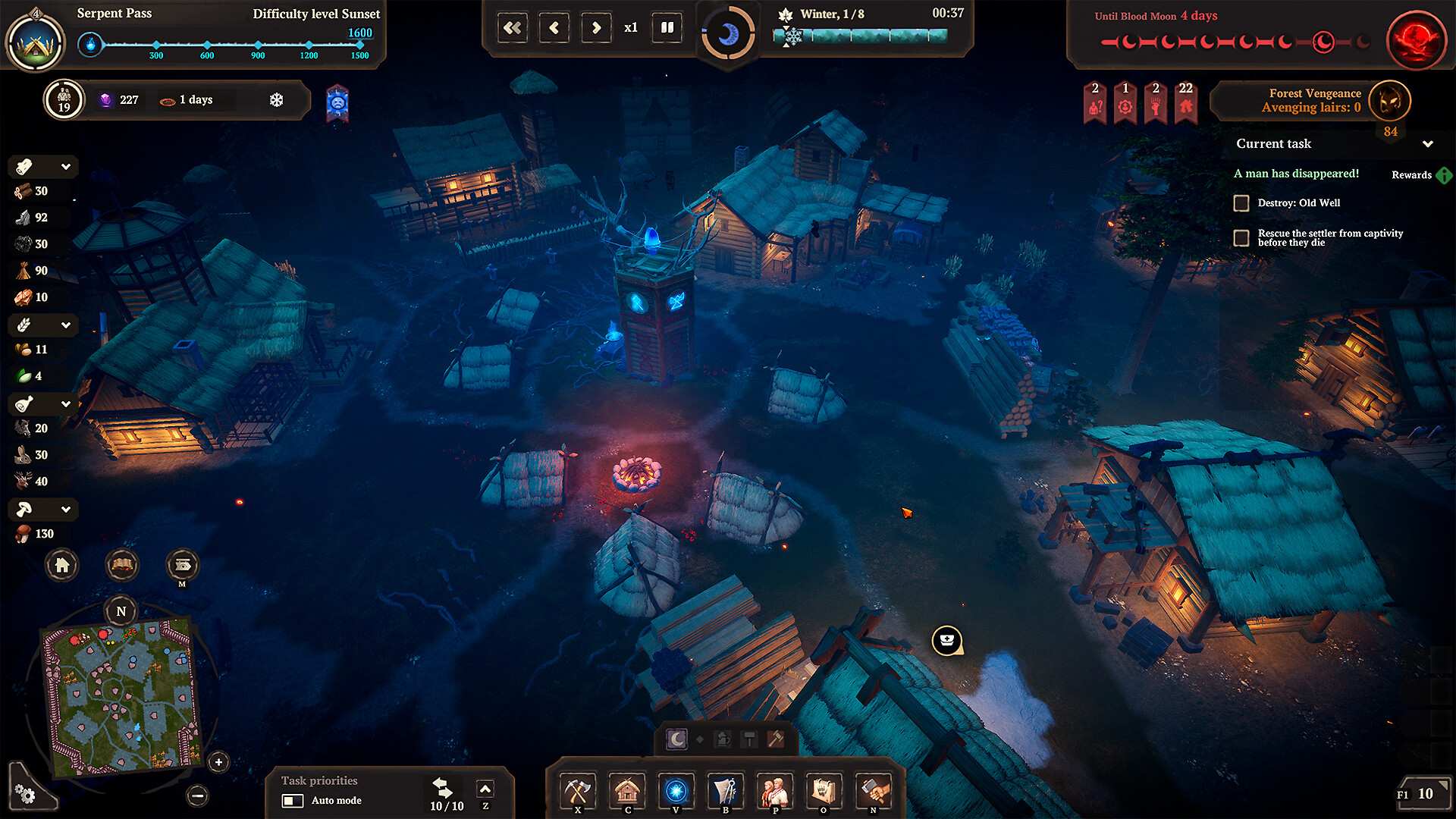The height and width of the screenshot is (819, 1456).
Task: Select the glowing blue orb toolbar button
Action: coord(676,792)
